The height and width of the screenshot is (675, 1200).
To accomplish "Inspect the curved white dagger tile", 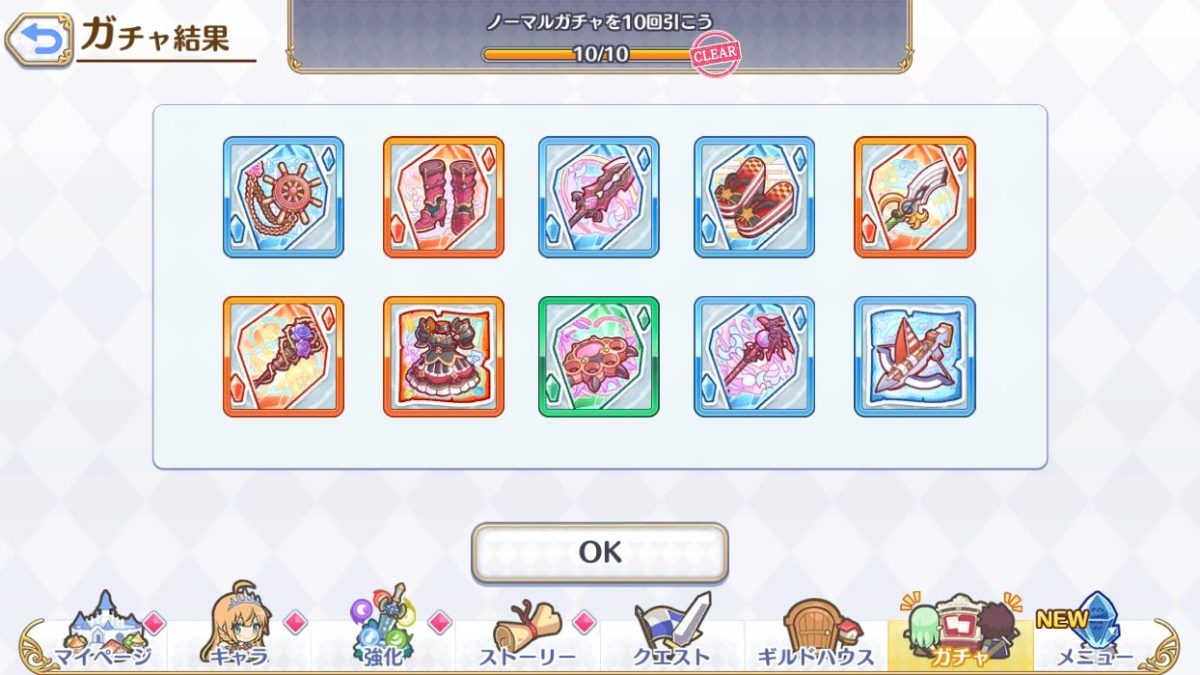I will 914,197.
